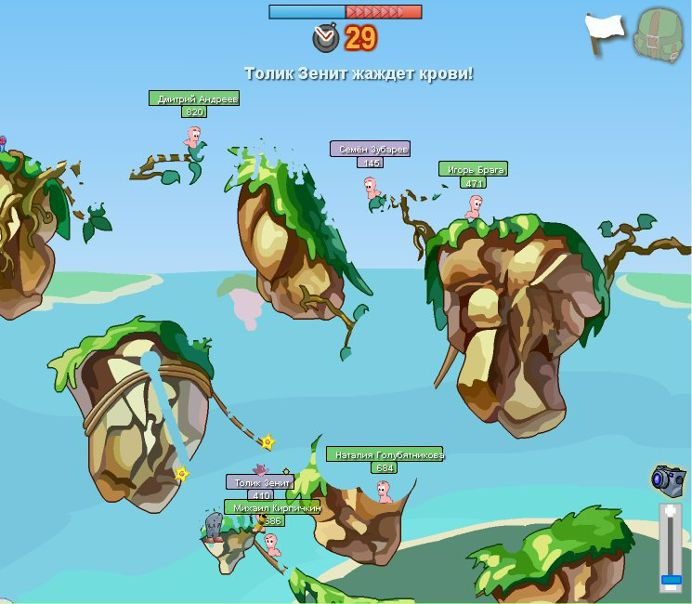This screenshot has width=692, height=604.
Task: Click the blue zoom slider handle
Action: 671,579
